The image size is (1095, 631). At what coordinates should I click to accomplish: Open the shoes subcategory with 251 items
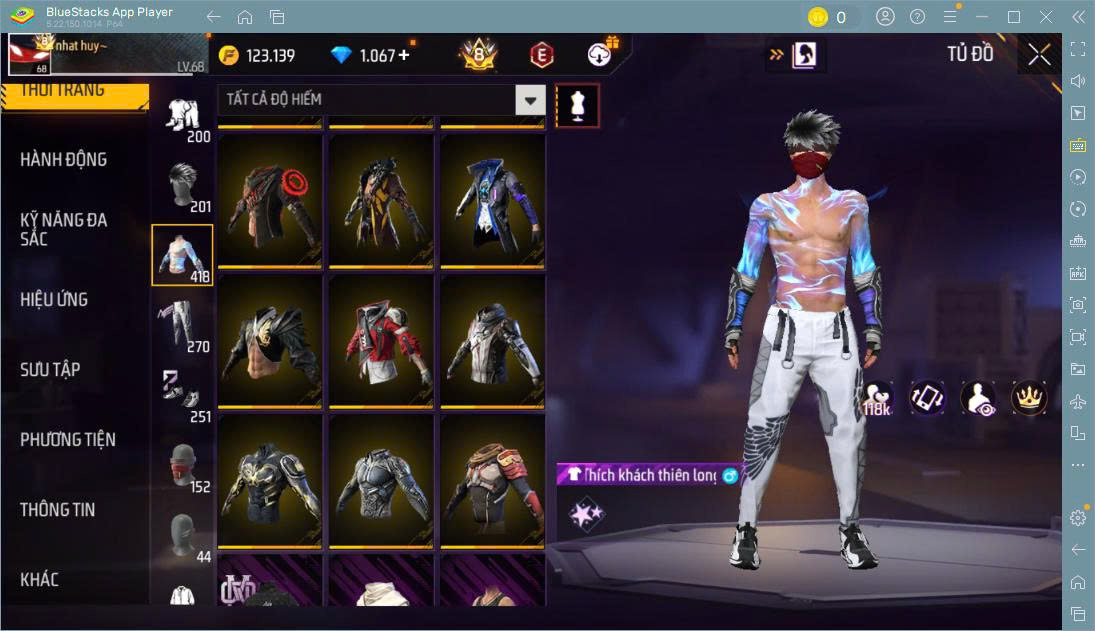tap(182, 394)
